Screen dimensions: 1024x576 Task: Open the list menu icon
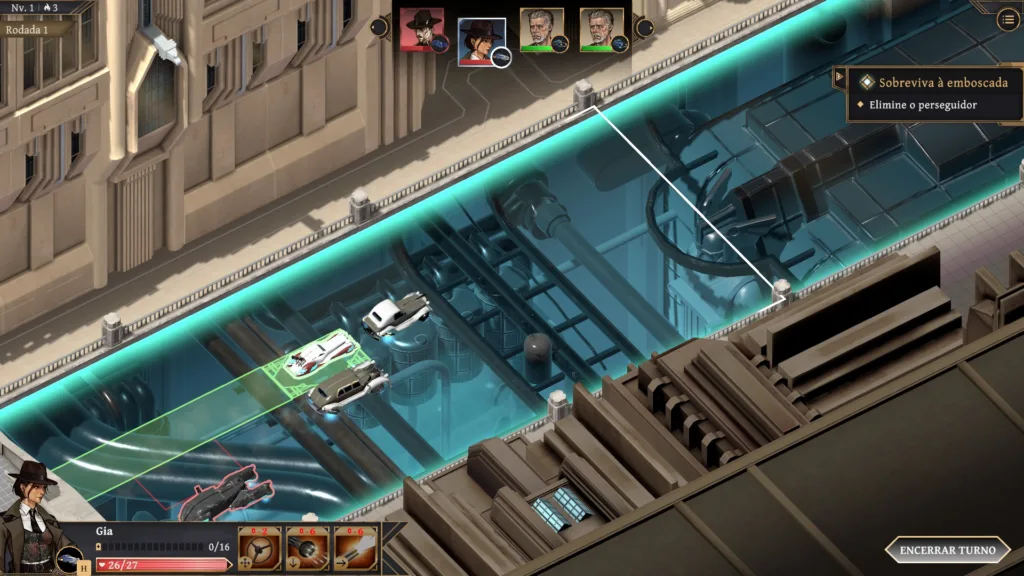point(1008,19)
